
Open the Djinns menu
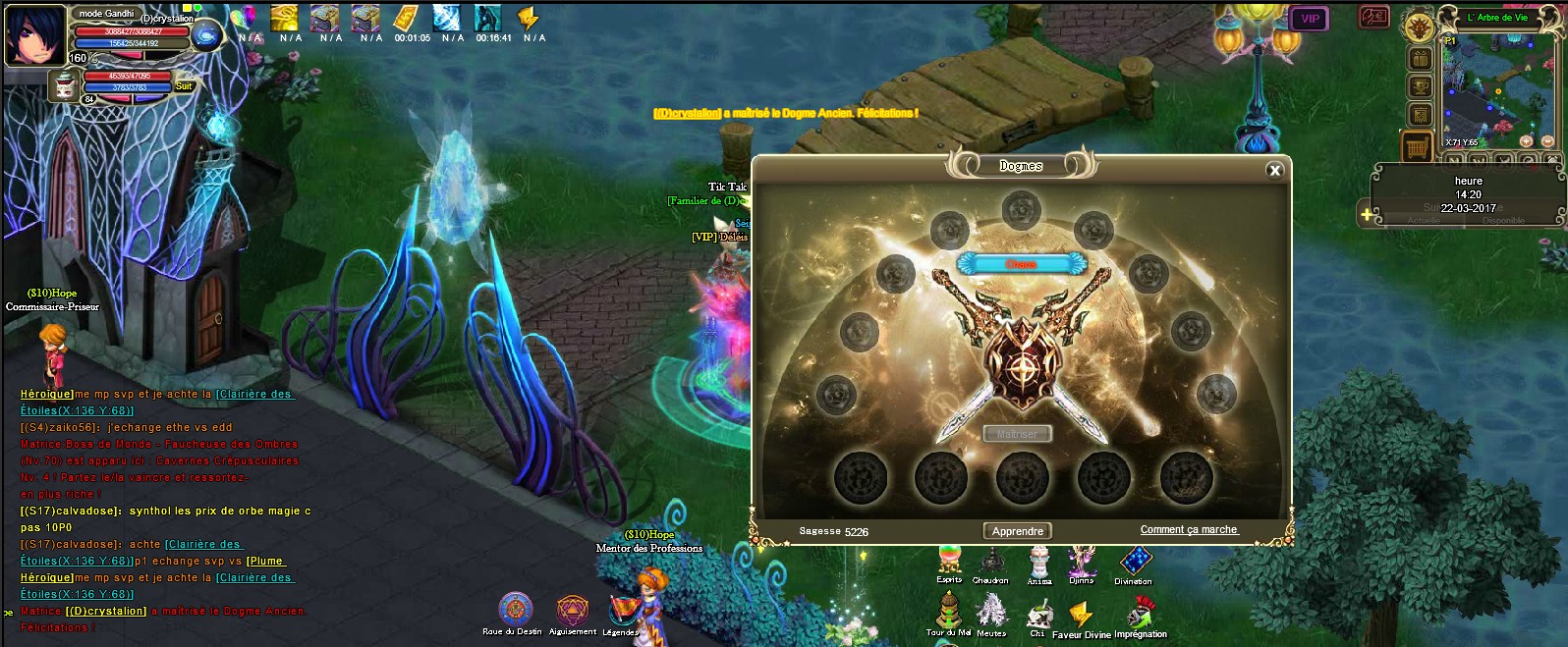tap(1082, 561)
